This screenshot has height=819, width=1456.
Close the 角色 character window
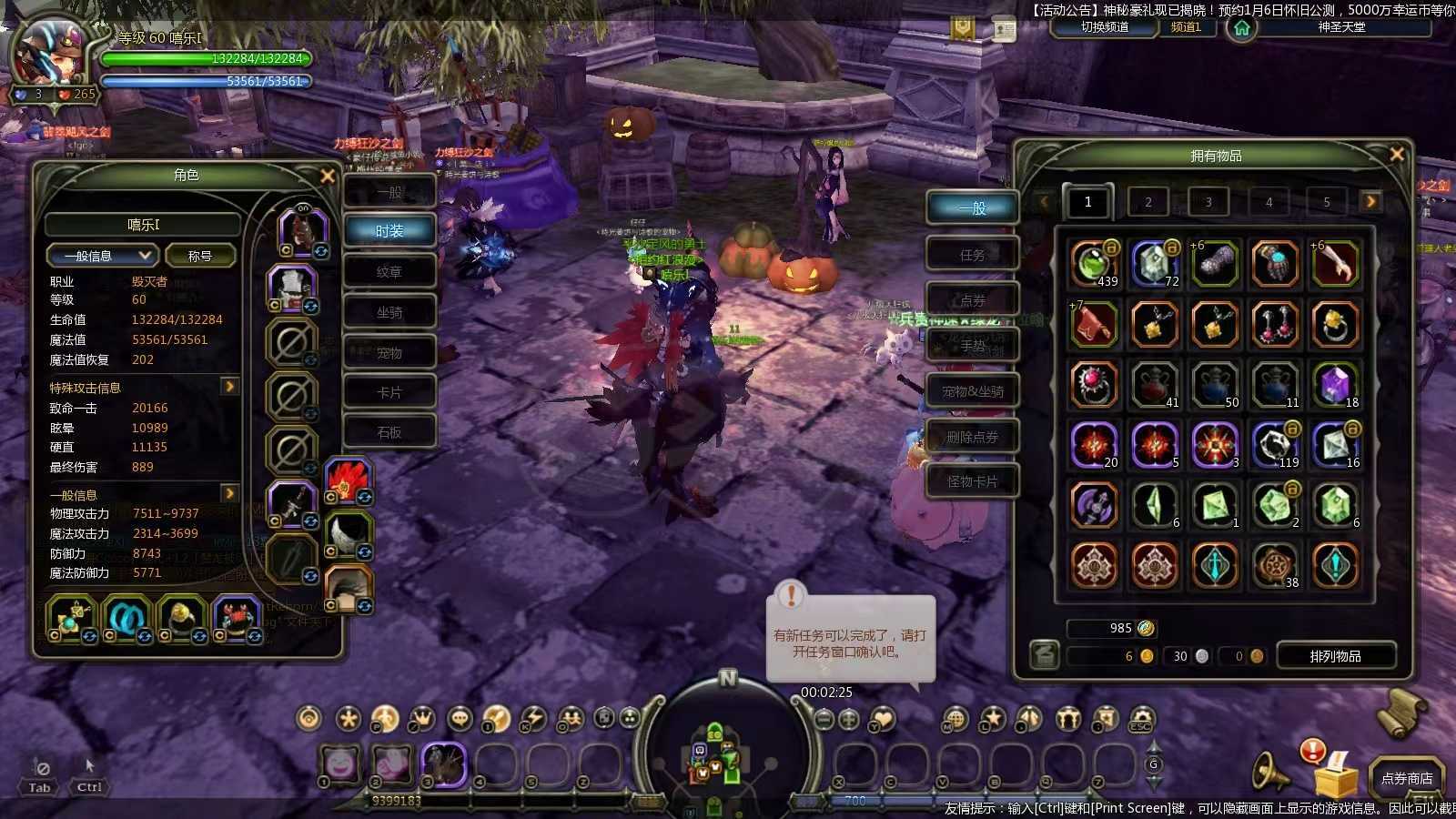328,176
